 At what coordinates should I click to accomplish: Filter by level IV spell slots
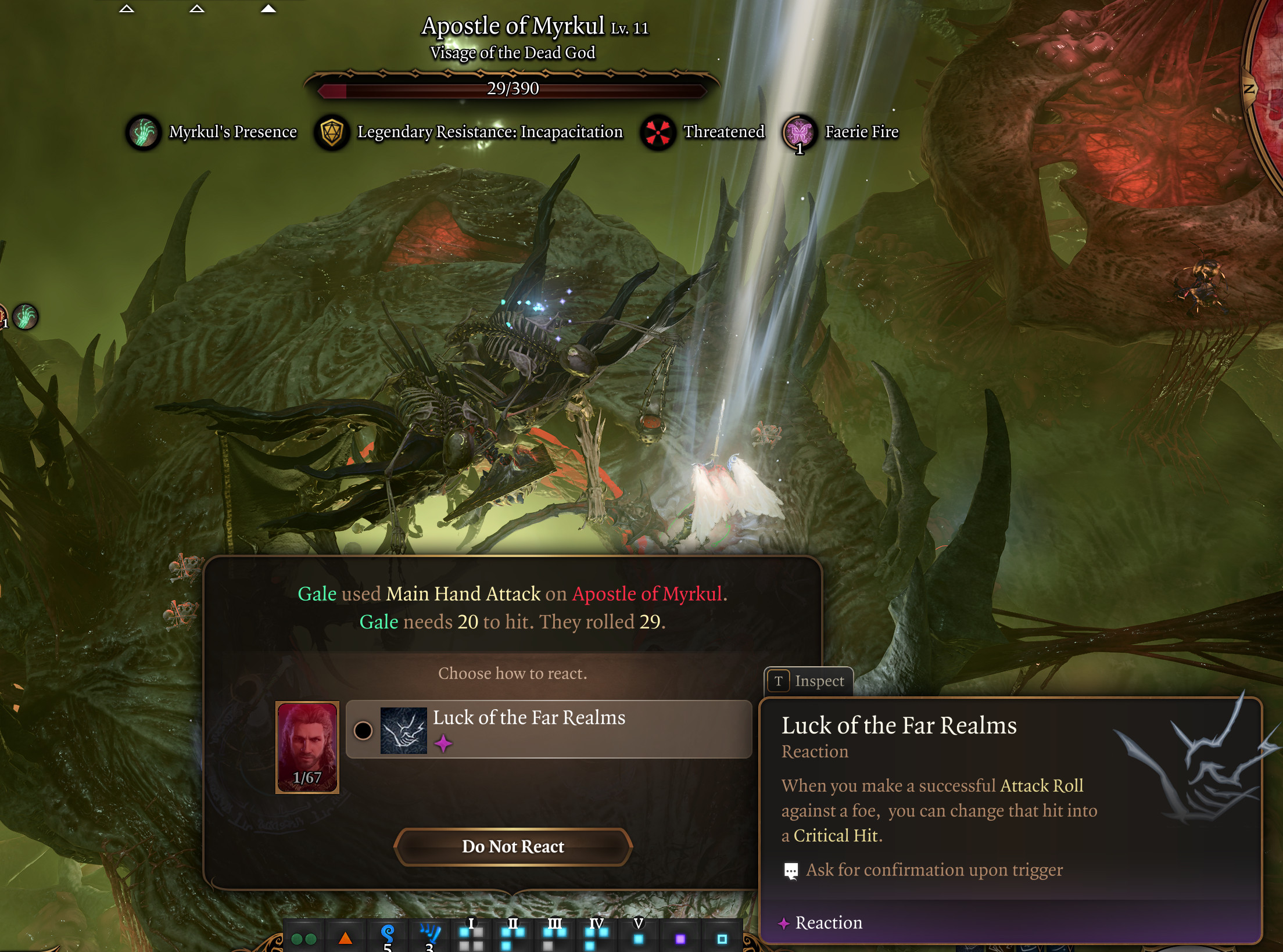(x=597, y=936)
